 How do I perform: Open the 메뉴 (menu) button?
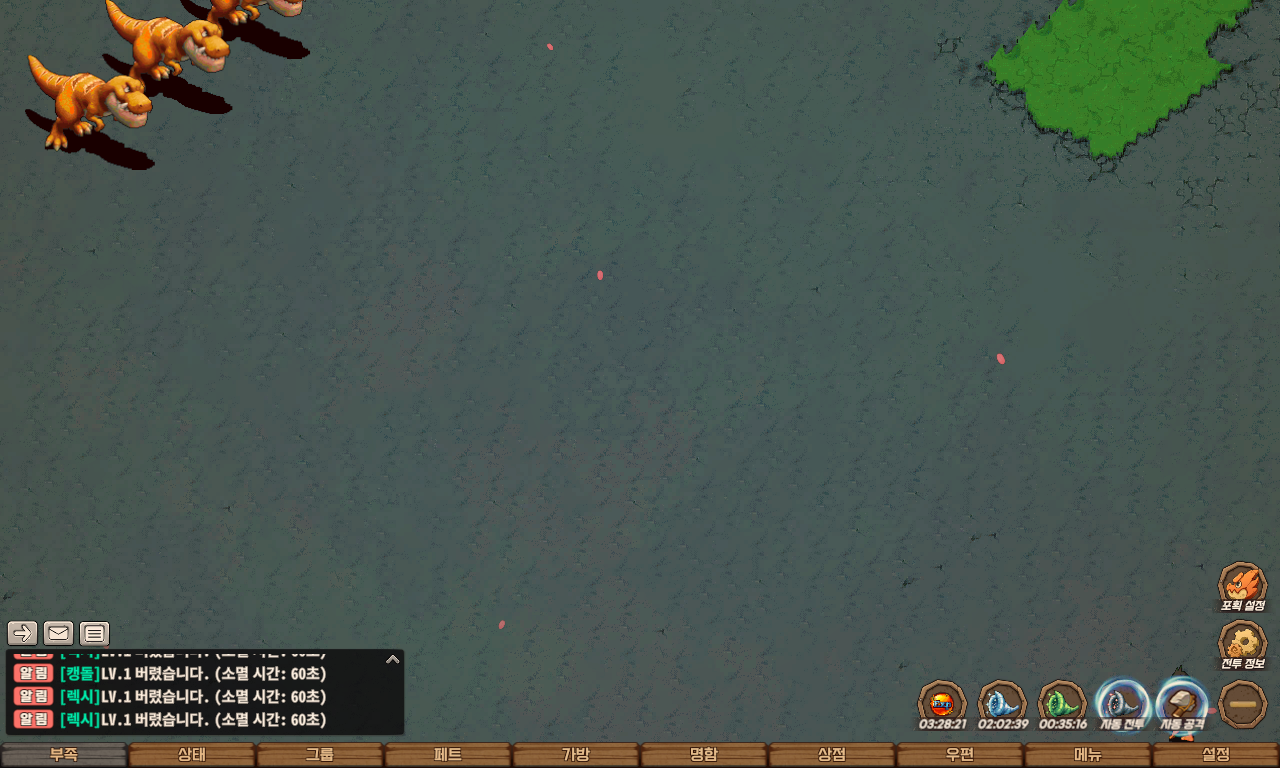(1088, 755)
